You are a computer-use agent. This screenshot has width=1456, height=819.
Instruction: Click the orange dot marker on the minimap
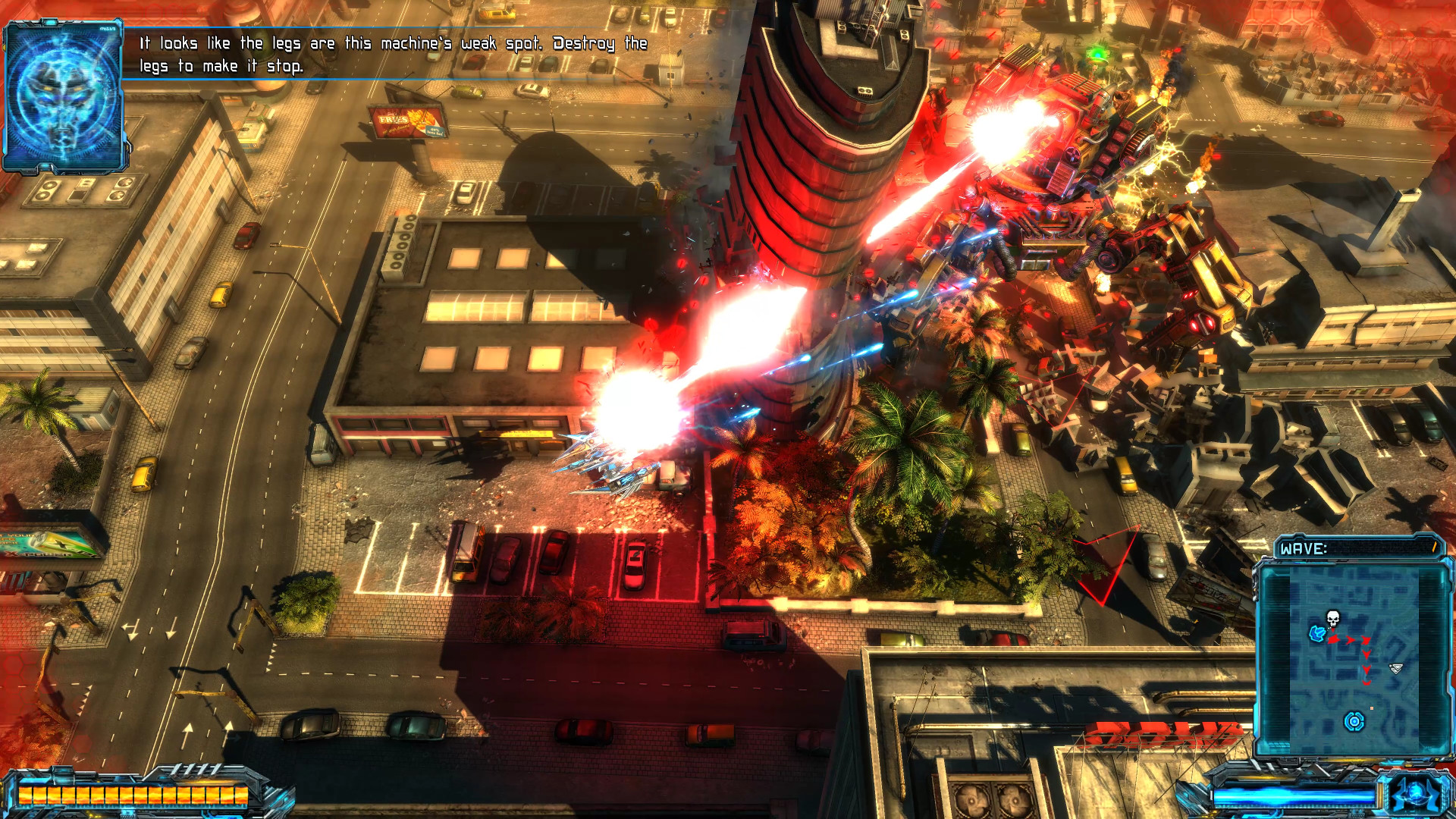pos(1371,708)
